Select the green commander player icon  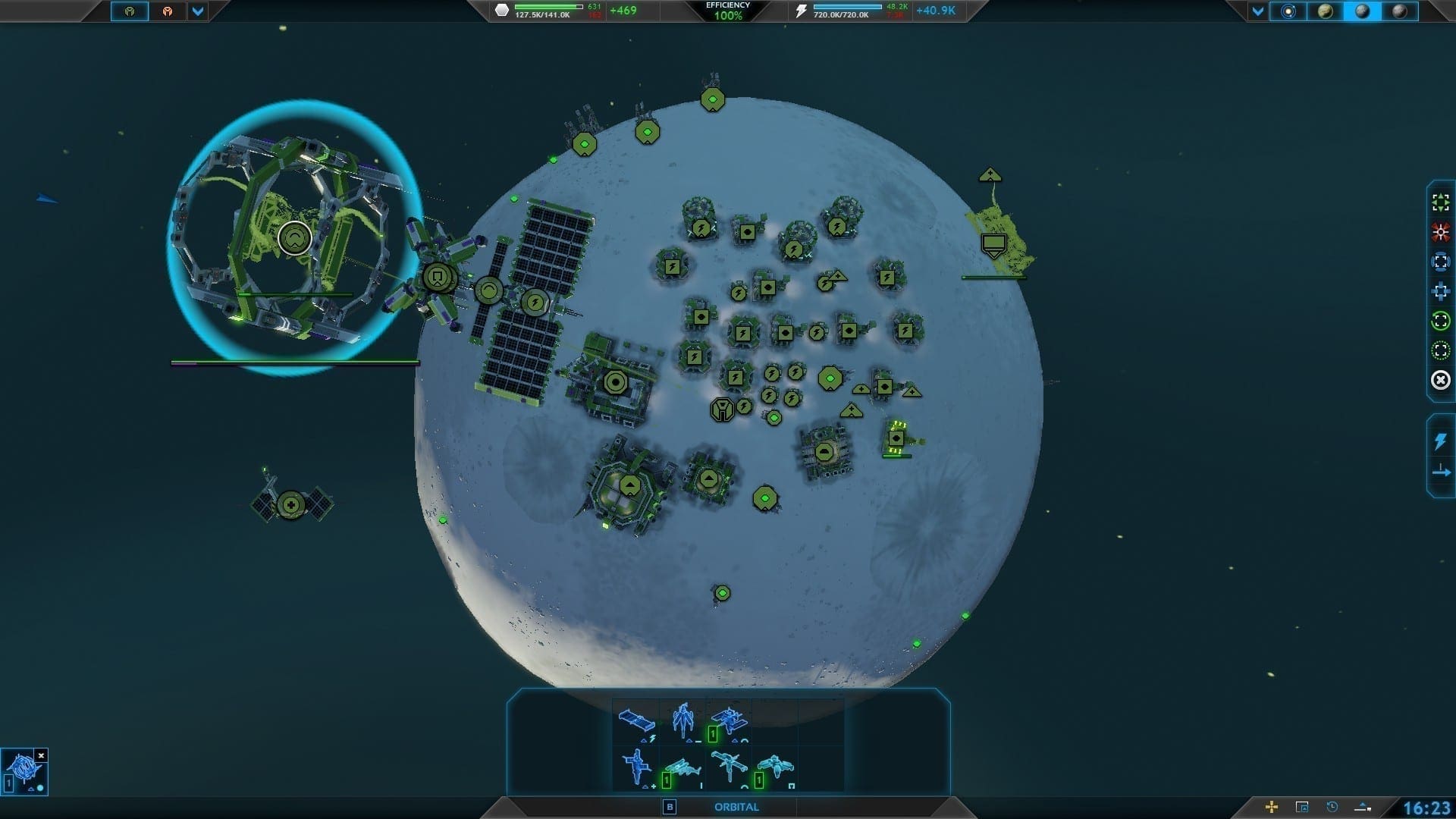coord(130,11)
